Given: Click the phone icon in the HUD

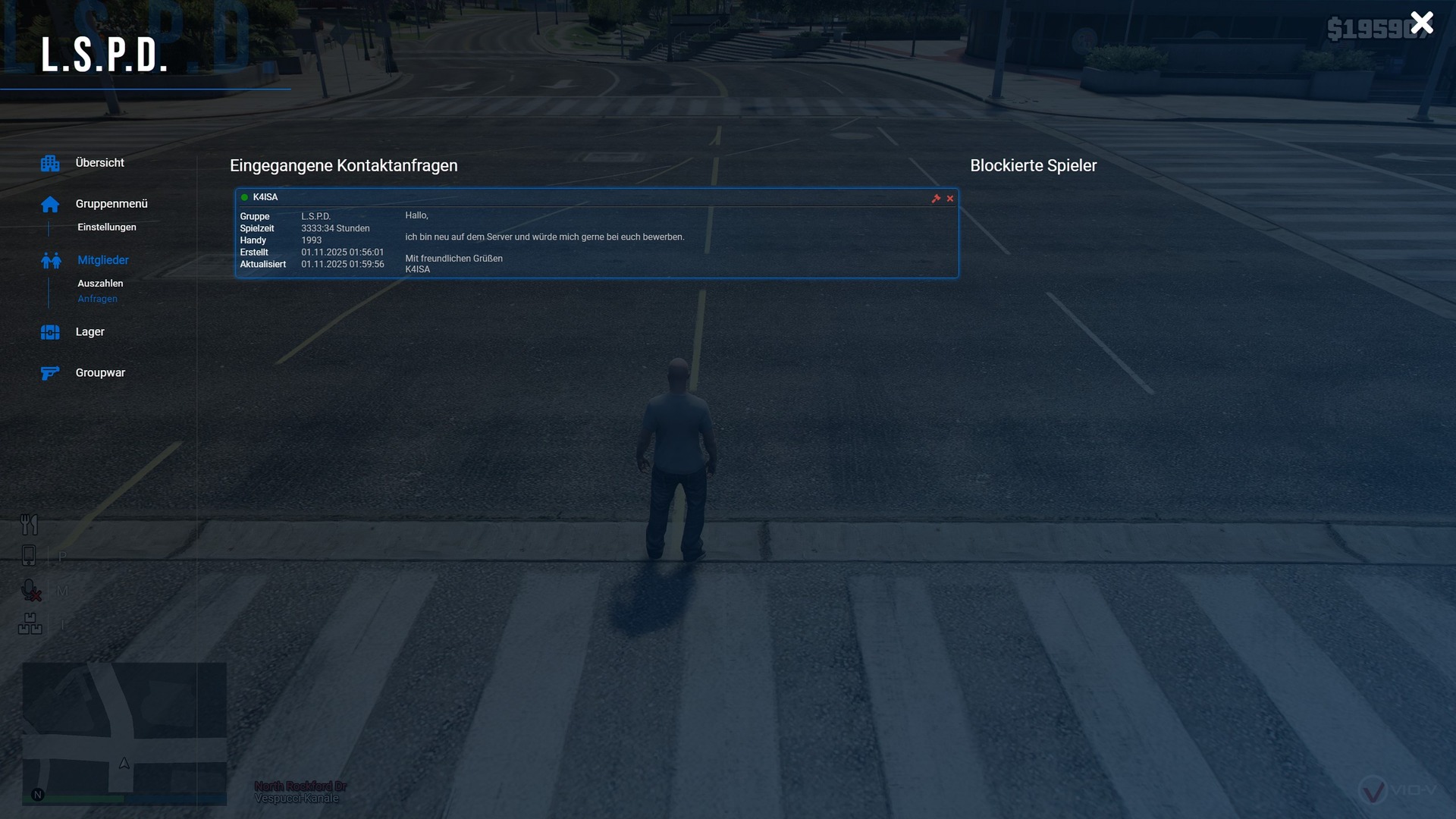Looking at the screenshot, I should click(29, 556).
